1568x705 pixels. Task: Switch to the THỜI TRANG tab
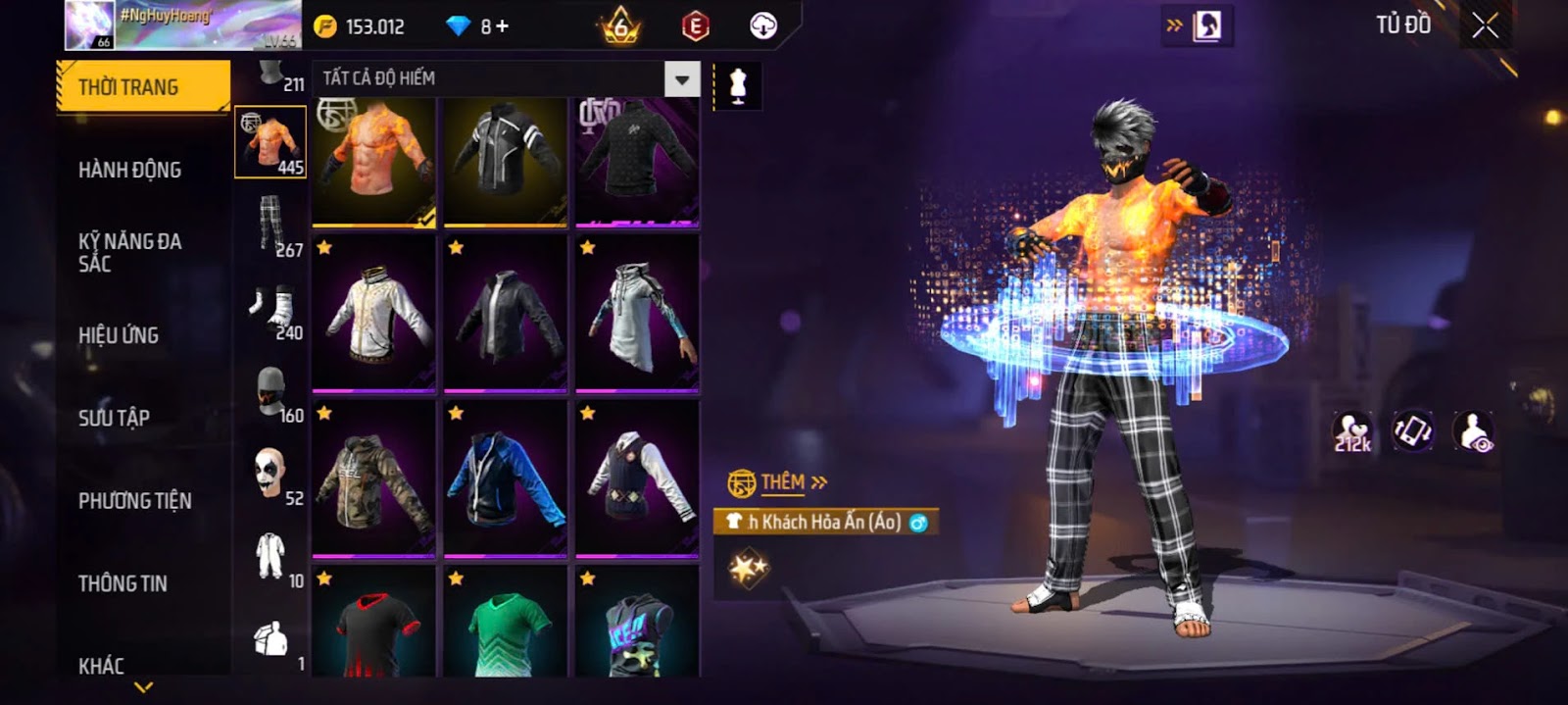point(142,87)
